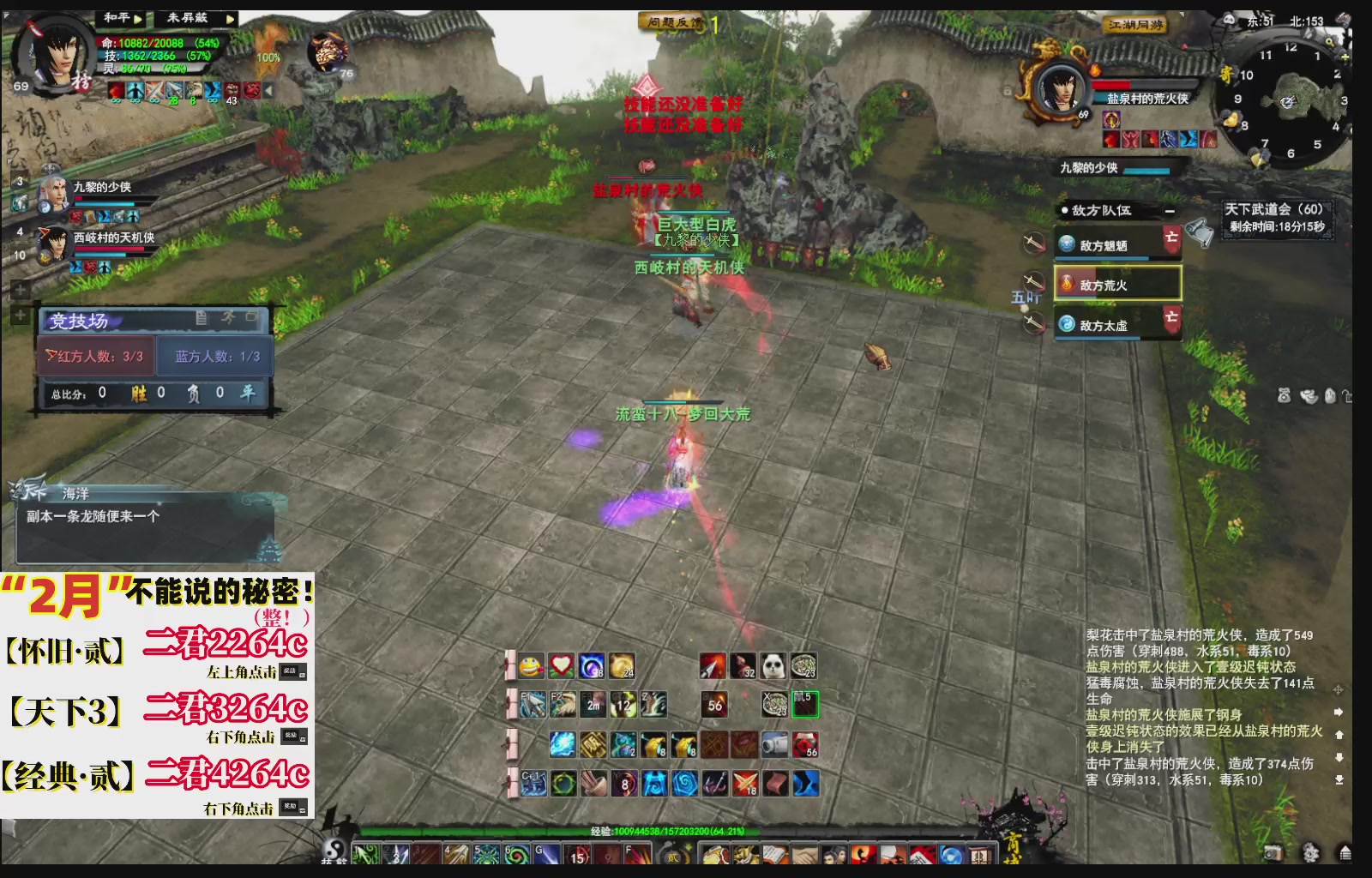1372x878 pixels.
Task: Click the video camera icon in the skill bar
Action: (x=775, y=744)
